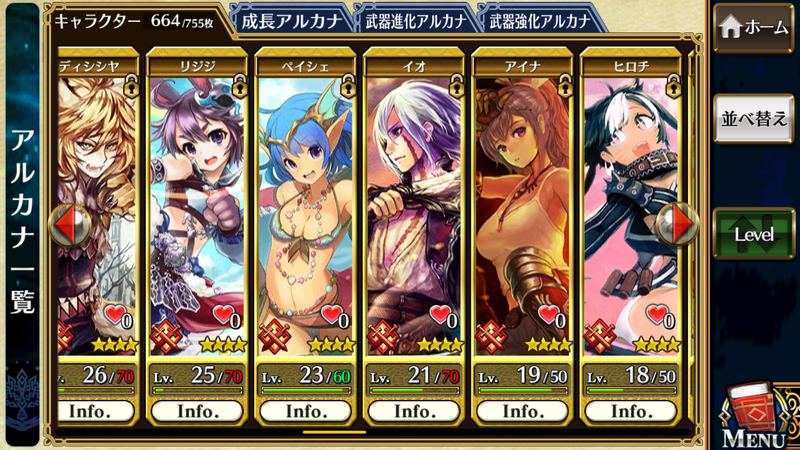
Task: Go to the ホーム home screen
Action: pyautogui.click(x=754, y=28)
